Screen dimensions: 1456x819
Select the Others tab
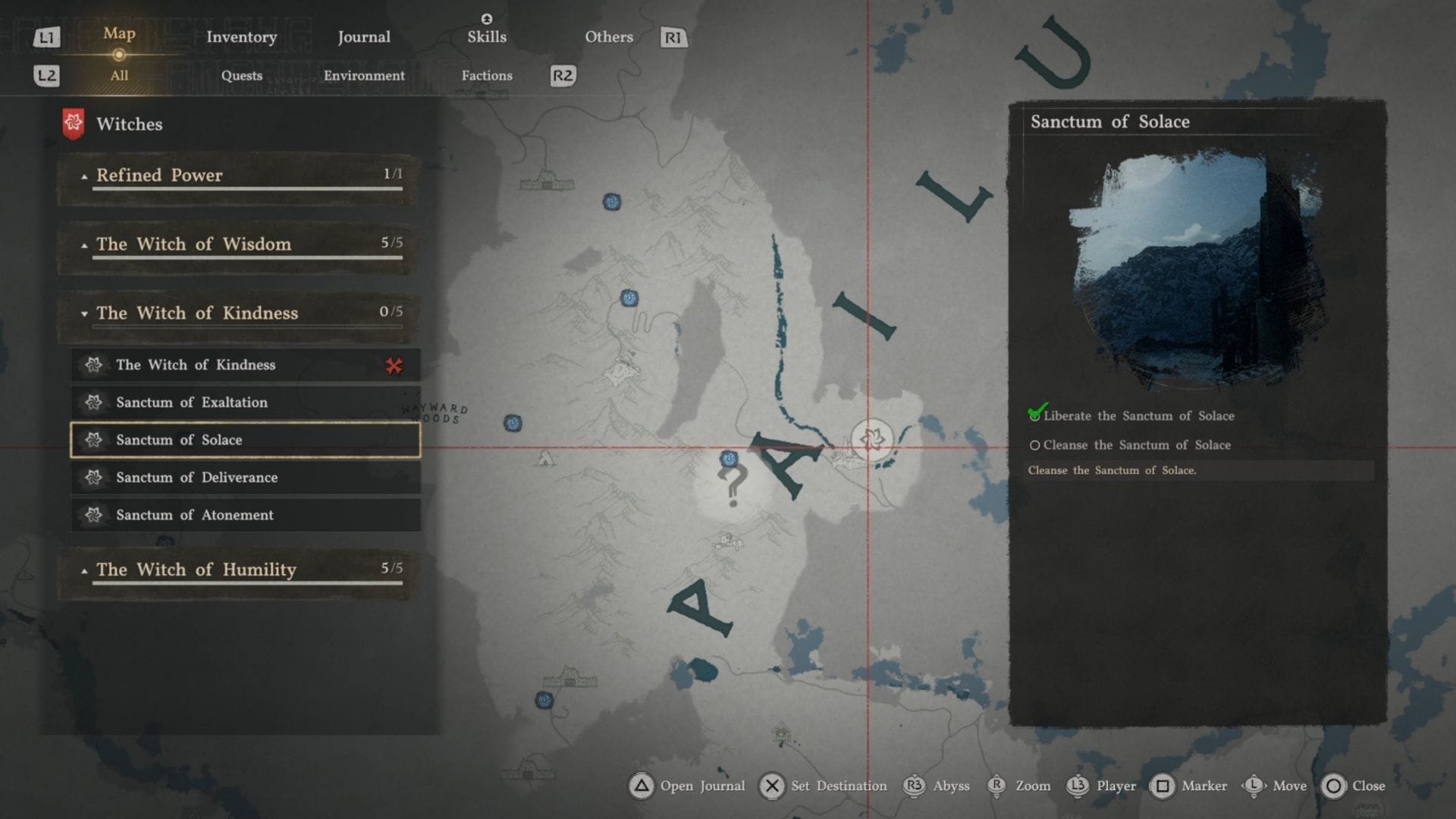609,37
